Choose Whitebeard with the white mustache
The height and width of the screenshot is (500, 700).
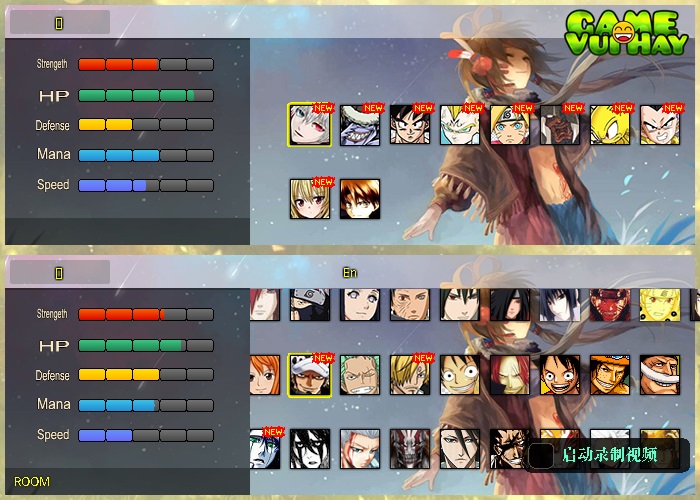pyautogui.click(x=660, y=375)
